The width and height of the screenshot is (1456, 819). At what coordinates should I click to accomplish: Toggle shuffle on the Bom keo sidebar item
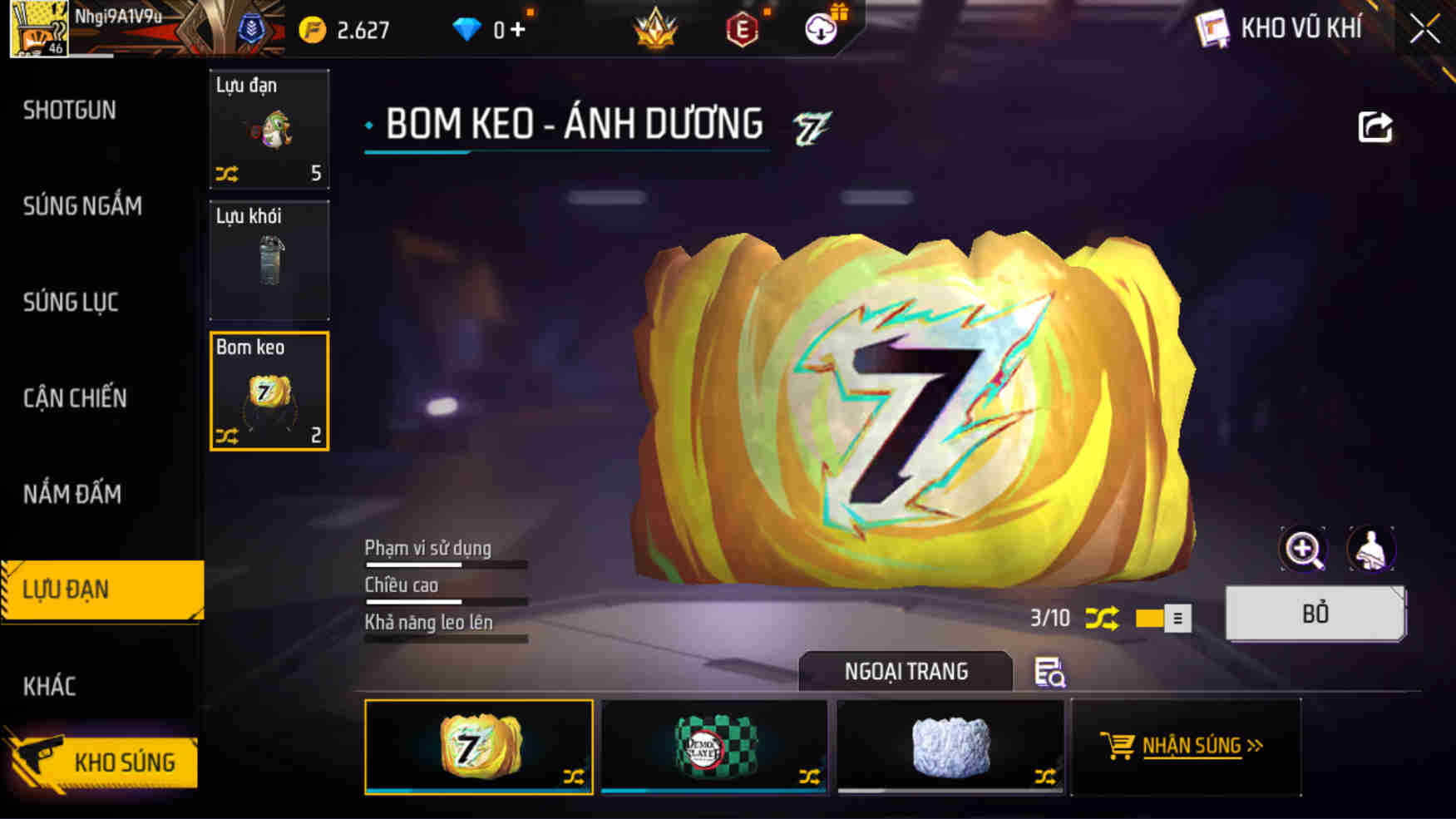tap(229, 436)
